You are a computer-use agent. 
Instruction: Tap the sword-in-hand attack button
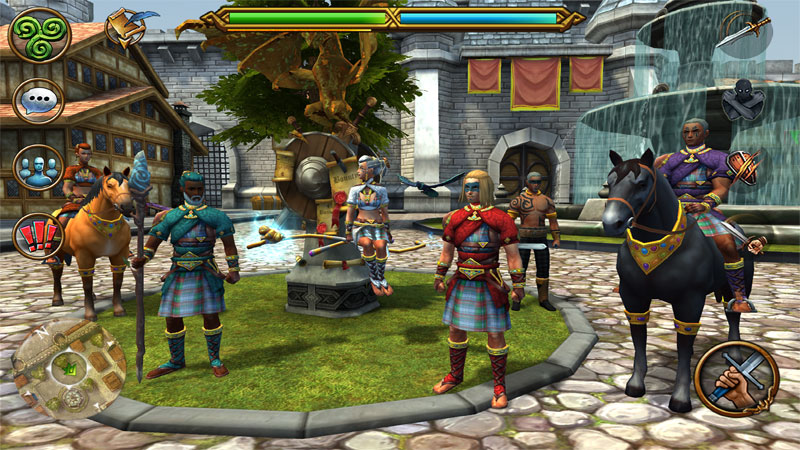click(736, 380)
